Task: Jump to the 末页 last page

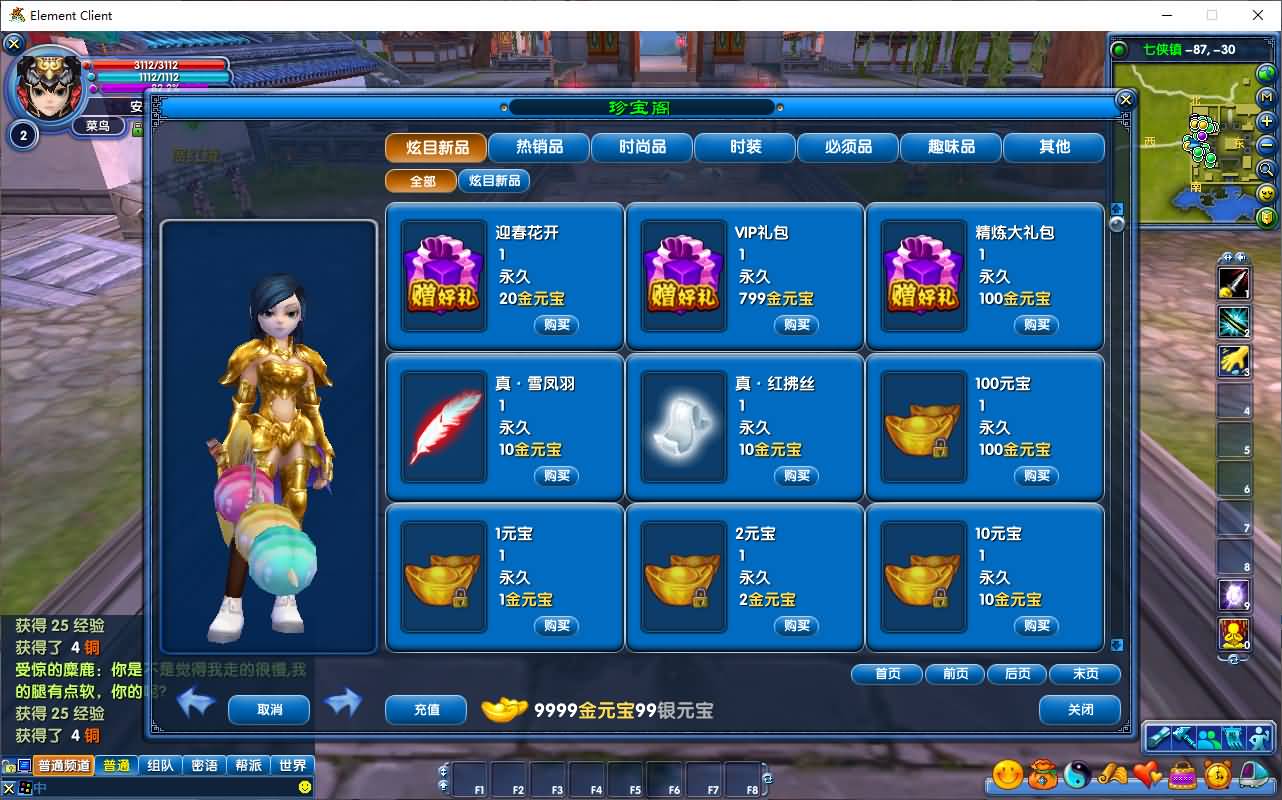Action: [1085, 674]
